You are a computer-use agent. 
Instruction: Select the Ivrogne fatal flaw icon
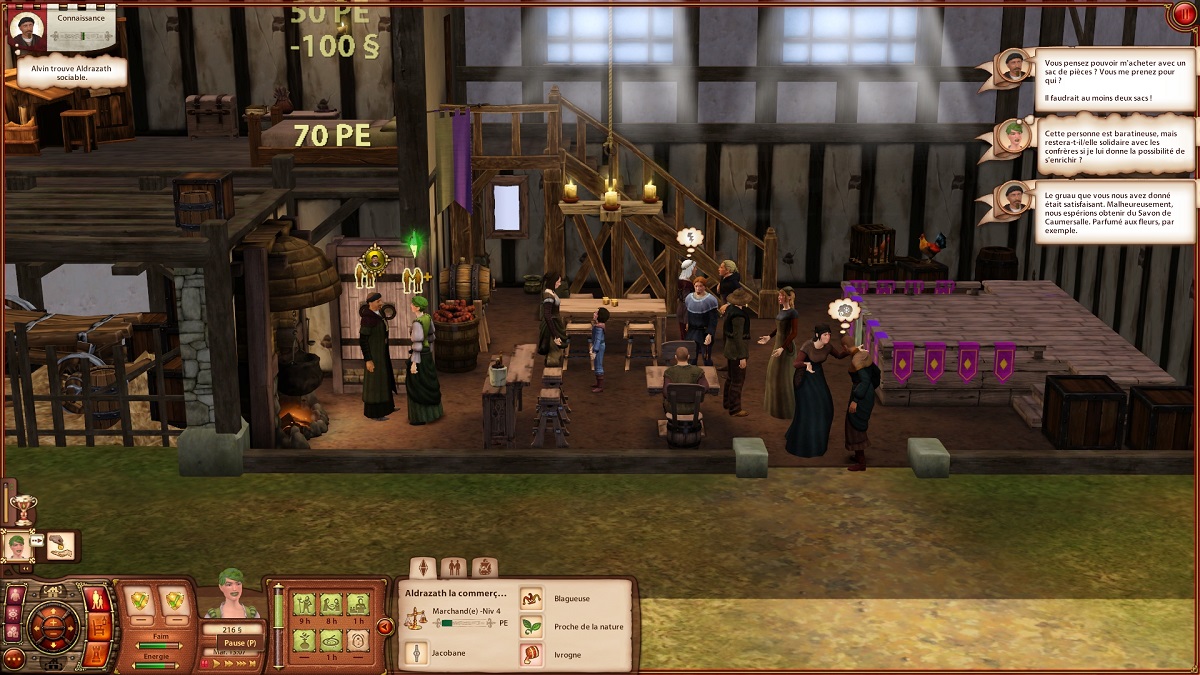[531, 655]
